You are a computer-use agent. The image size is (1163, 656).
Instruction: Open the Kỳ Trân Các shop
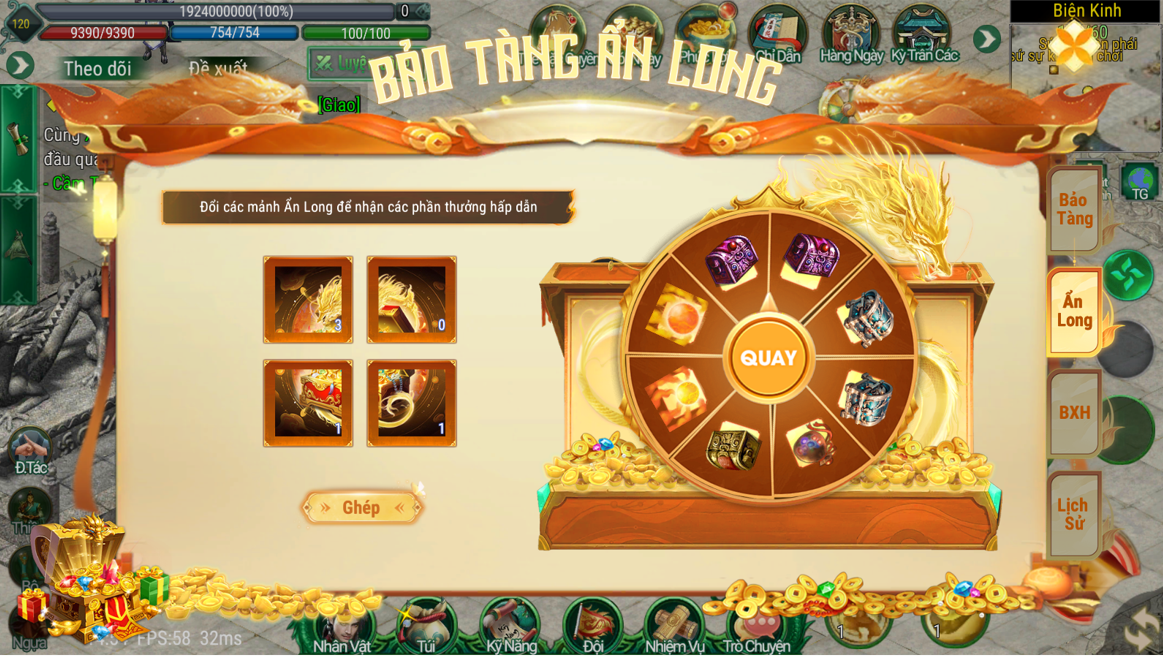coord(924,35)
